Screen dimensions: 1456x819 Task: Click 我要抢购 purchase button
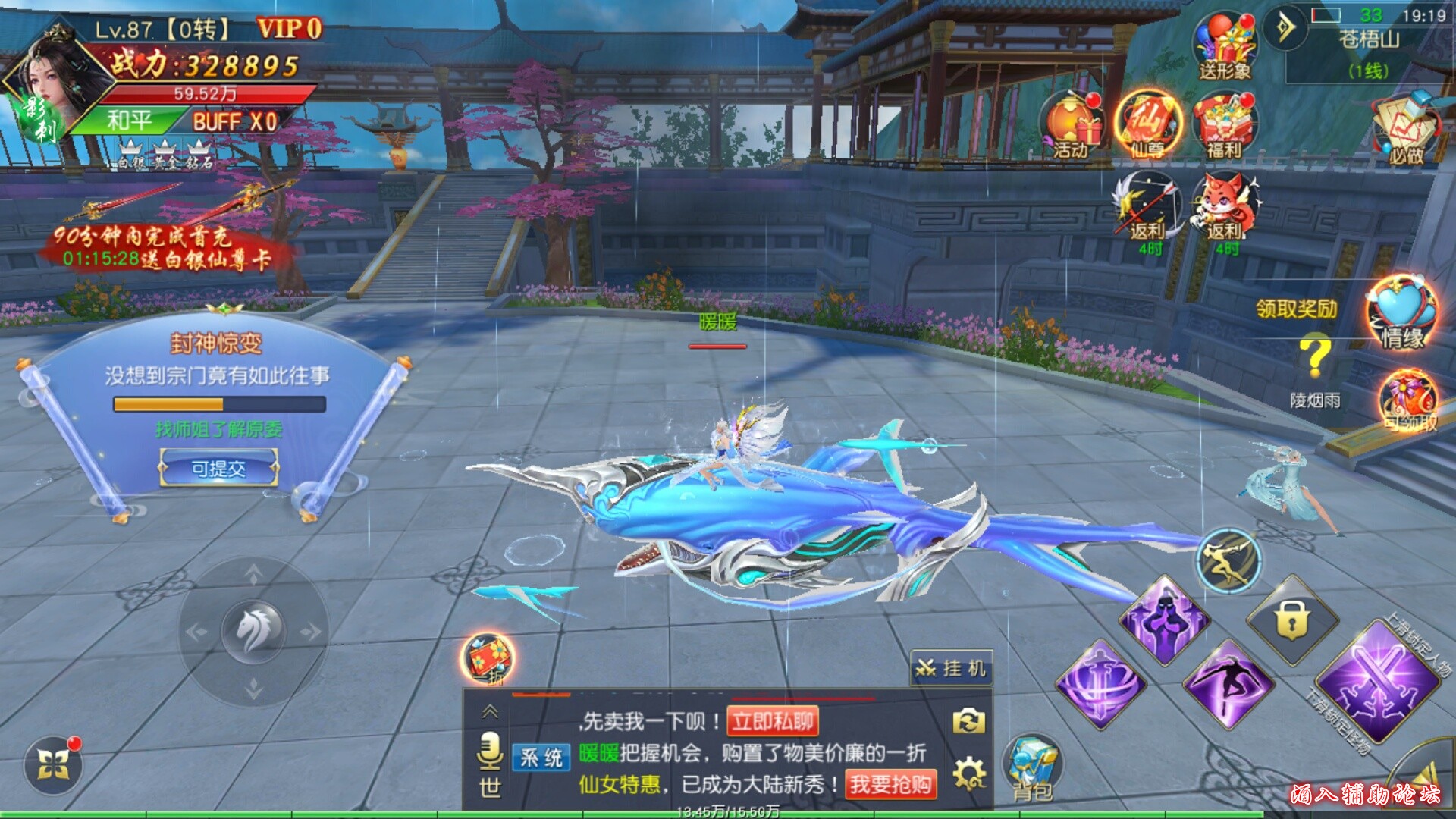[x=890, y=784]
